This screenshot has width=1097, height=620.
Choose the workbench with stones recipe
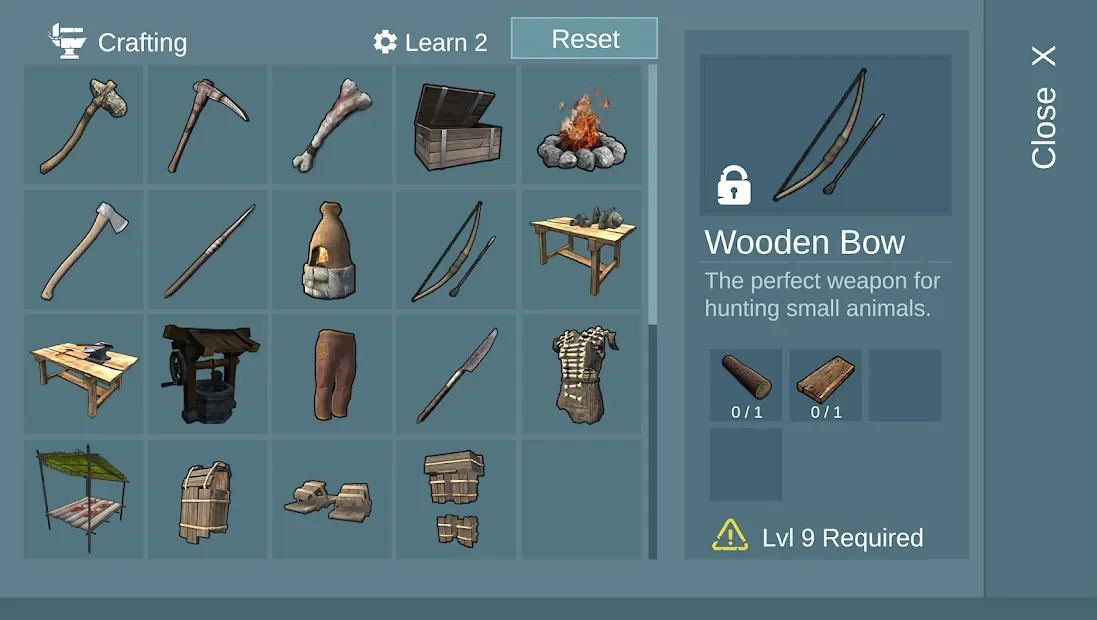581,250
